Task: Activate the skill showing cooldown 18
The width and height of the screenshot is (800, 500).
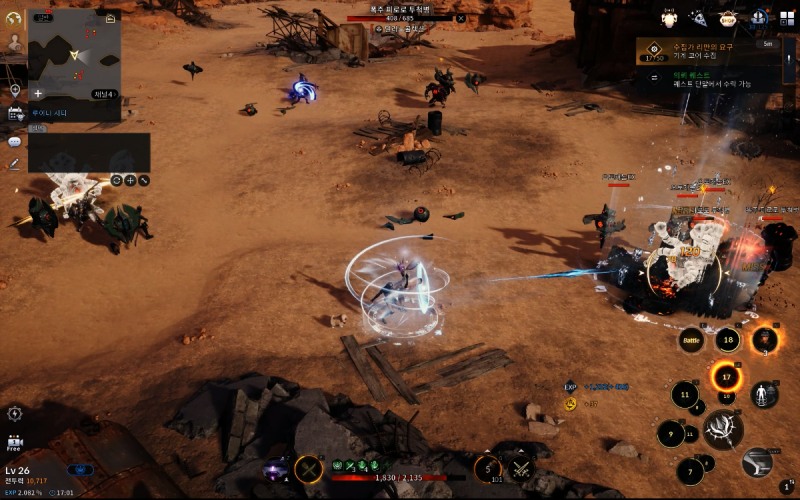Action: 727,341
